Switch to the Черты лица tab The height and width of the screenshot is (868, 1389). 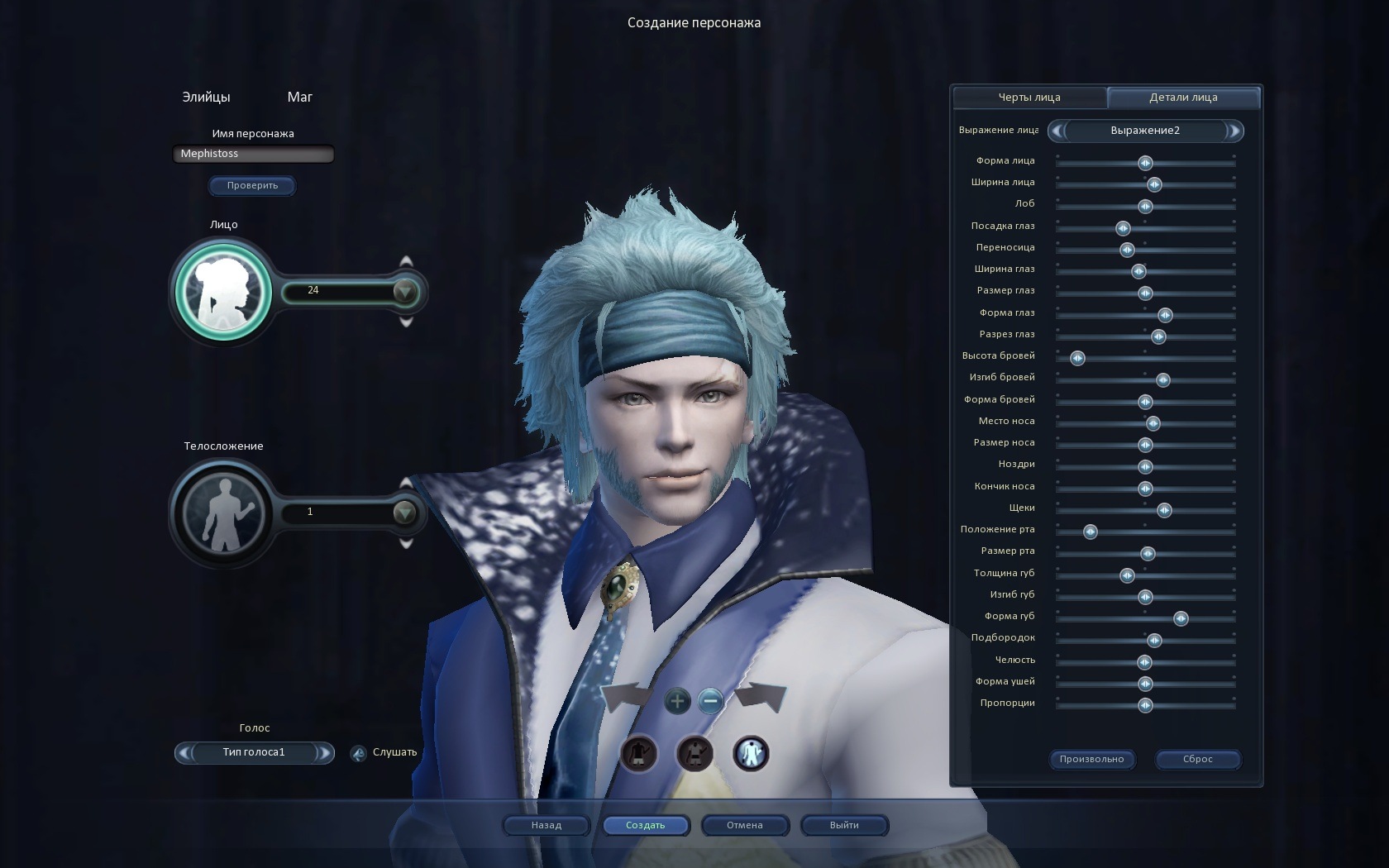[x=1029, y=98]
